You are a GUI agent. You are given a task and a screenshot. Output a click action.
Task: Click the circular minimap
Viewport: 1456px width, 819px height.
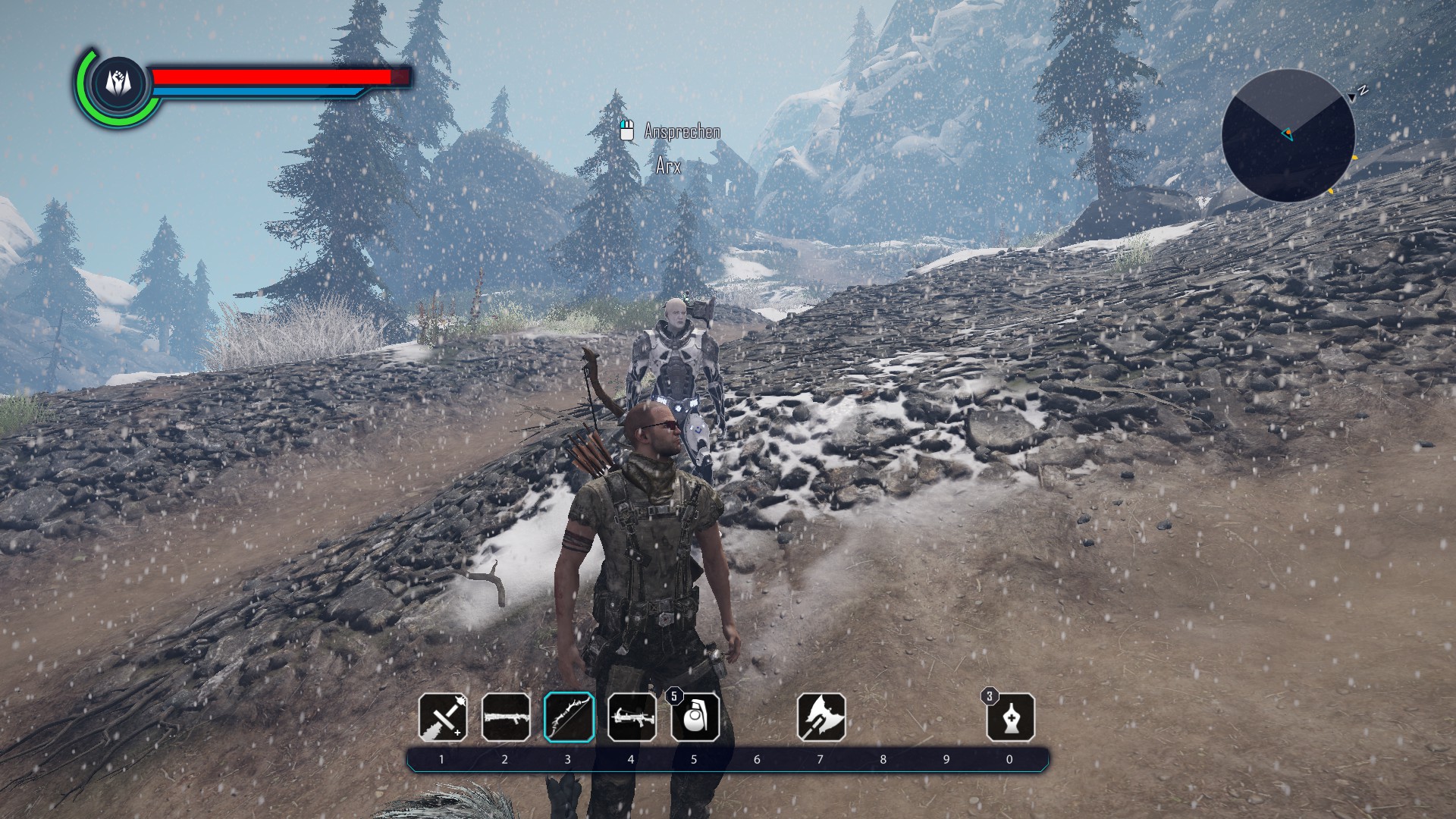[1288, 136]
